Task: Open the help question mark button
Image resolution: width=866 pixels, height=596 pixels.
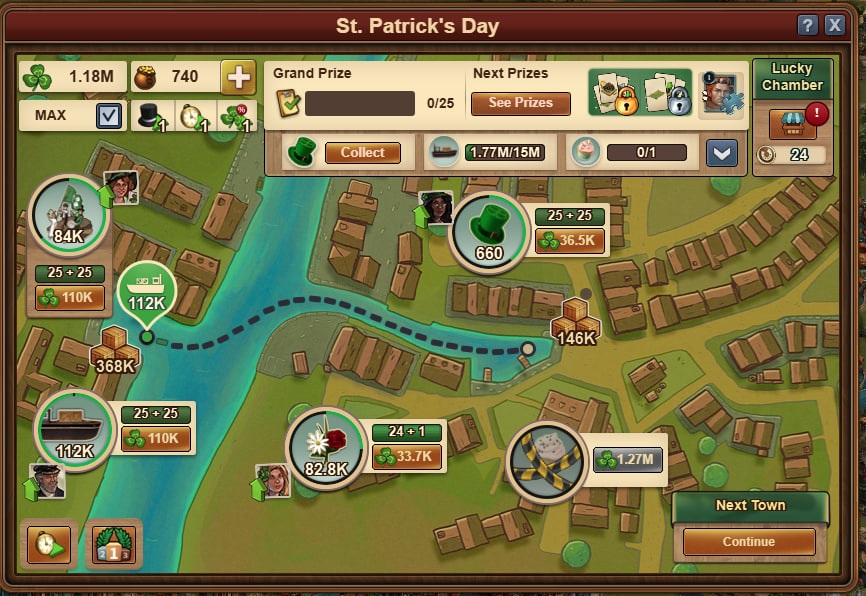Action: 807,26
